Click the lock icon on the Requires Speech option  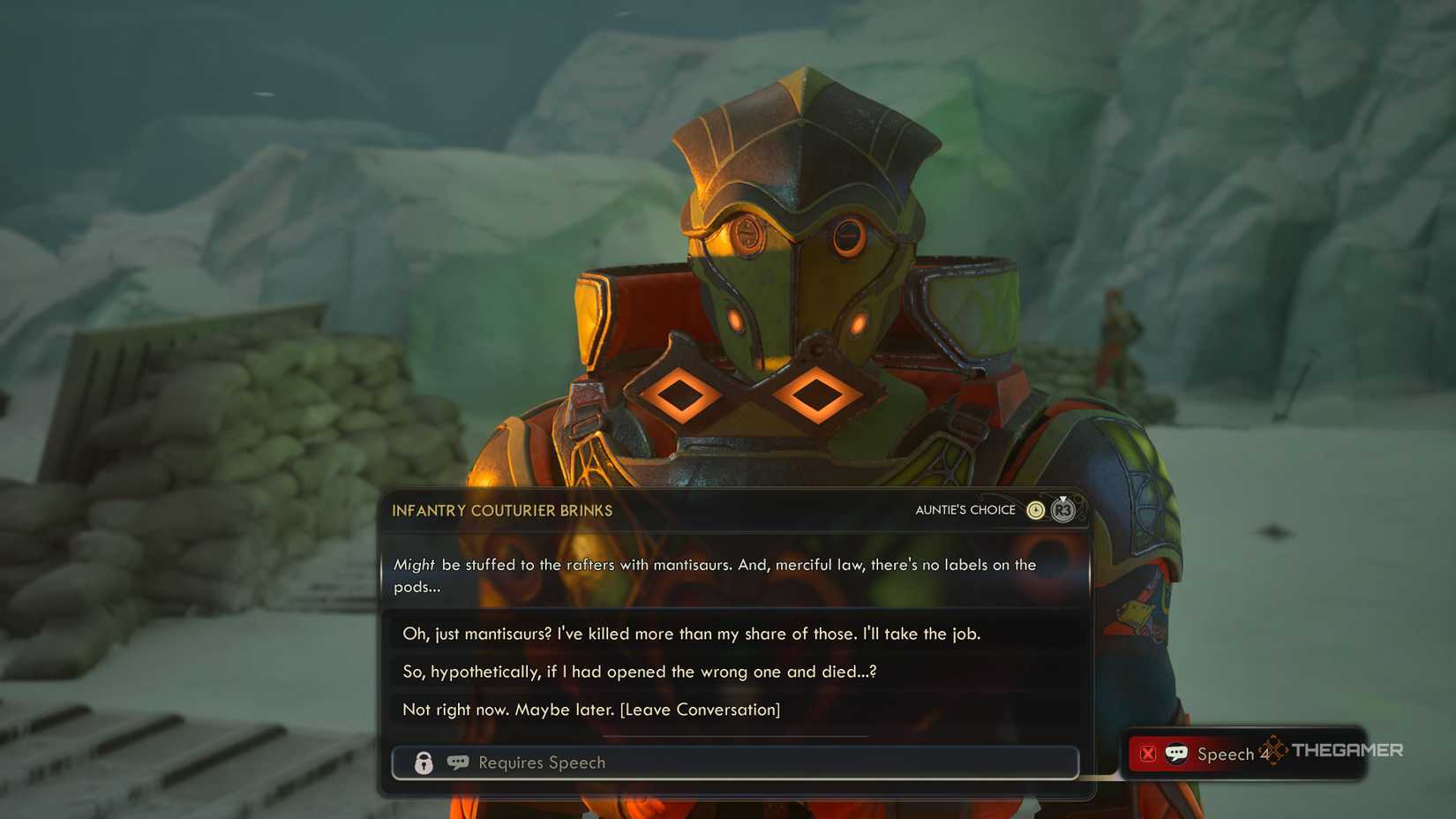coord(423,763)
